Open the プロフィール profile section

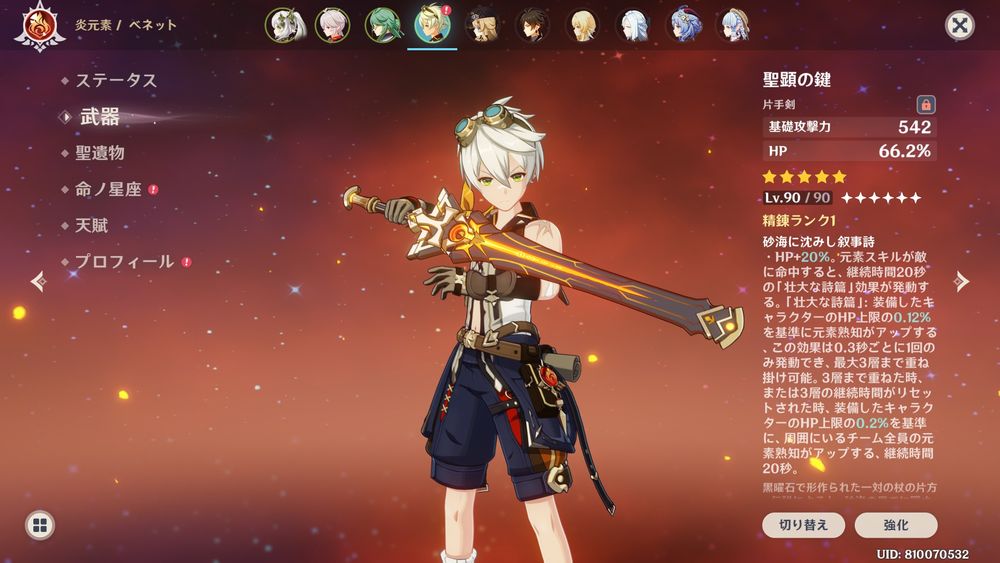point(124,262)
